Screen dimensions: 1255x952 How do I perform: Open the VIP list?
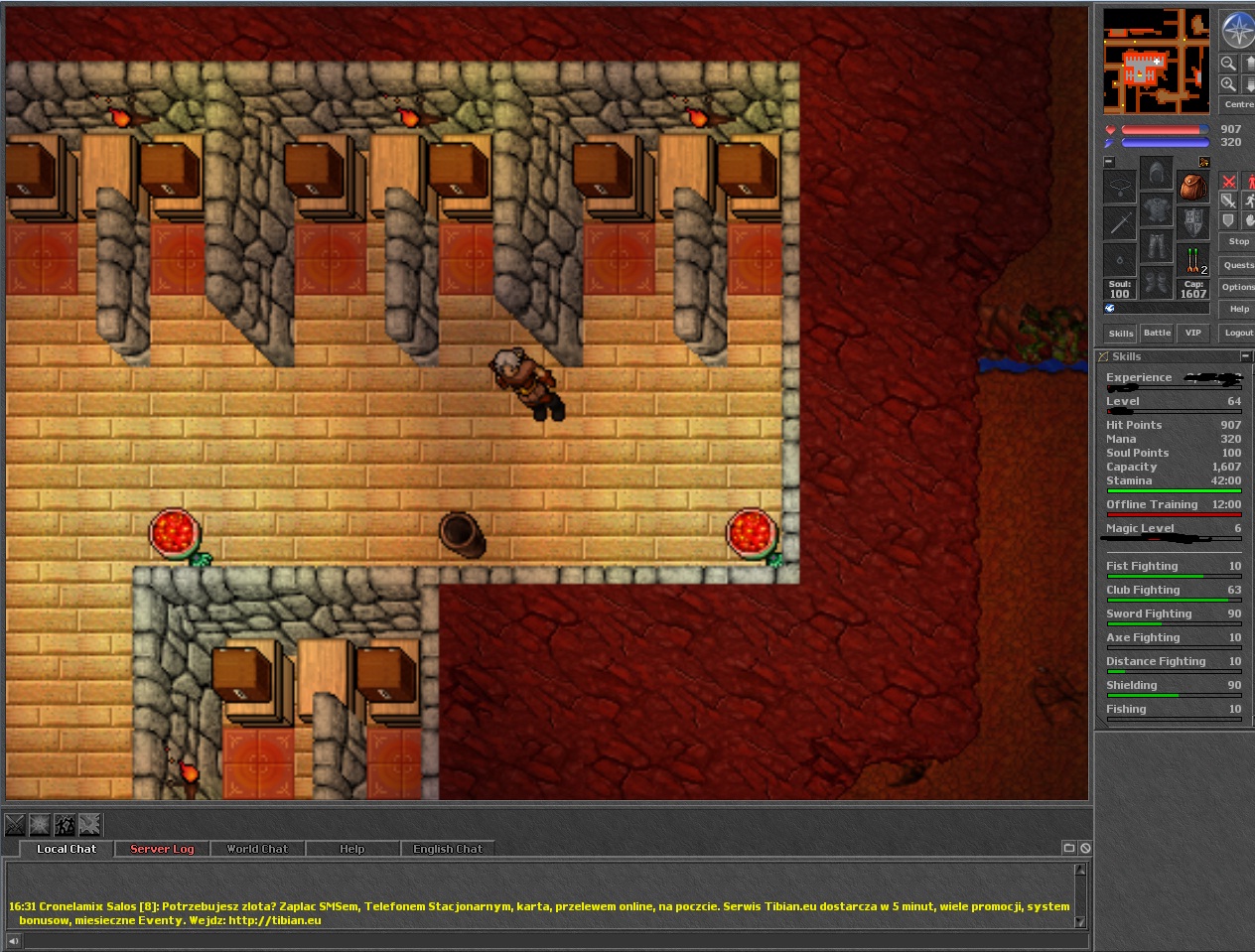point(1192,334)
